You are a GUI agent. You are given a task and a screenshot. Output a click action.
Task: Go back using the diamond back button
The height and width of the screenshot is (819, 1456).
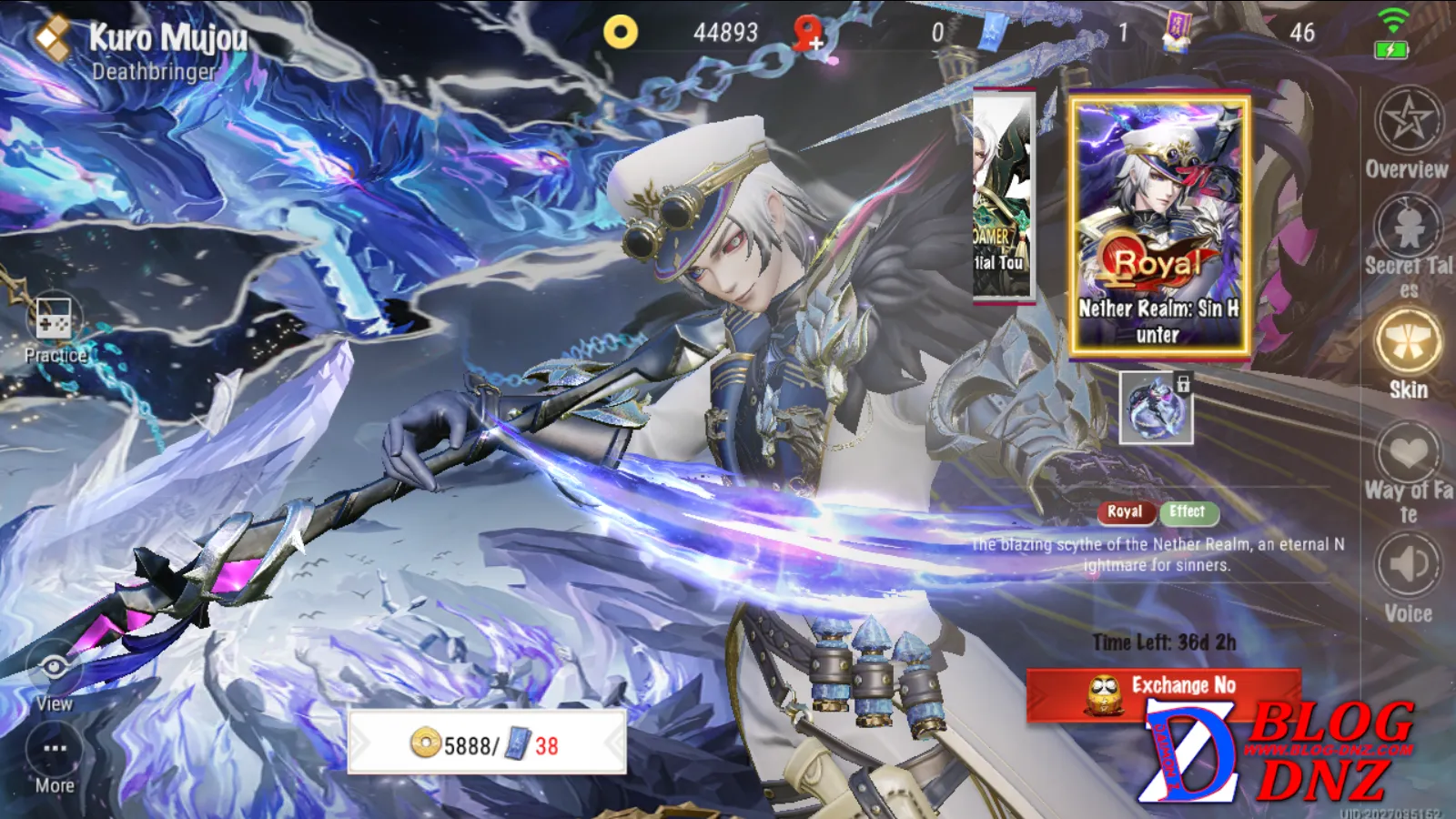pyautogui.click(x=52, y=38)
